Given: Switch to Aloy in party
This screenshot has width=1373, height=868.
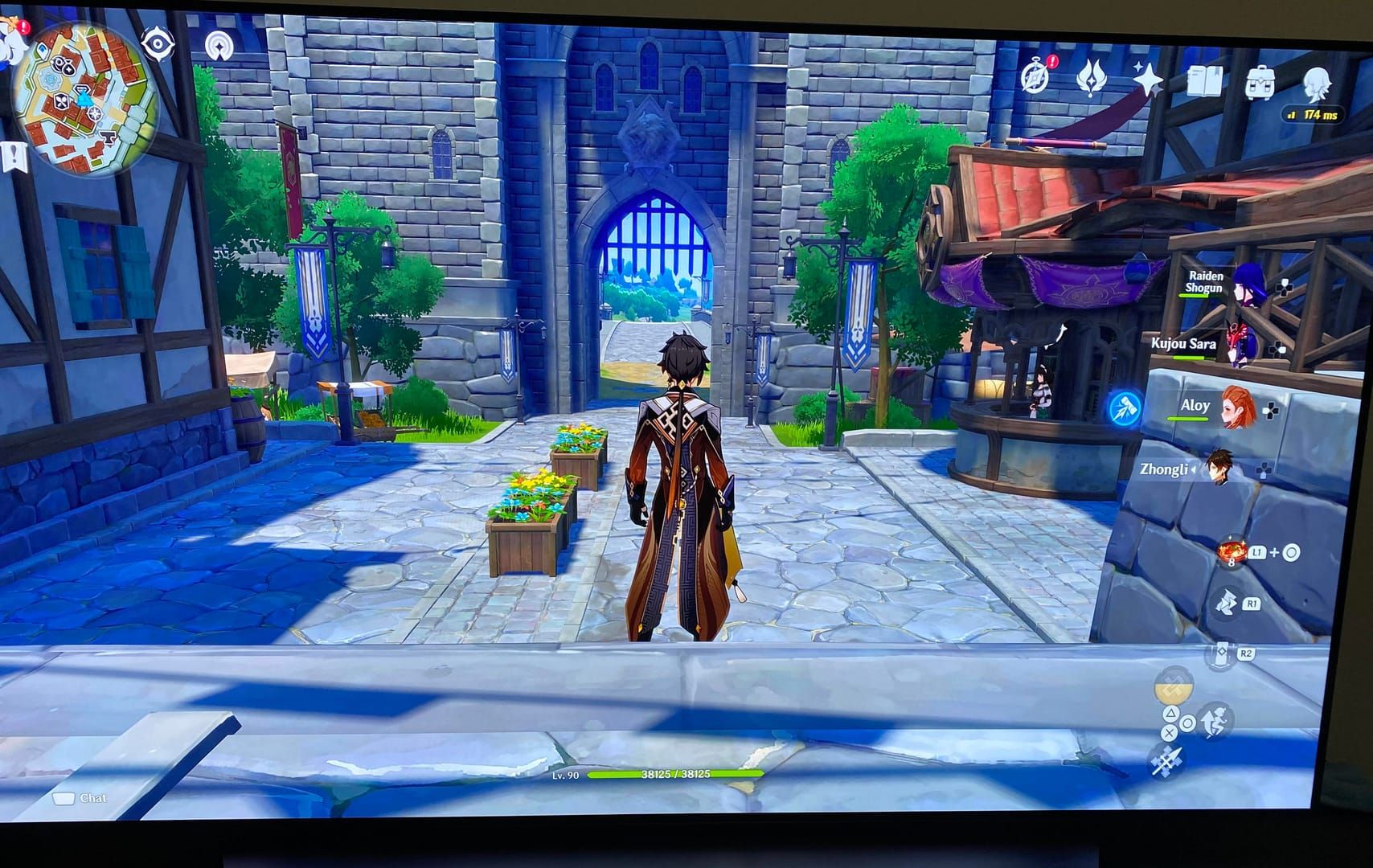Looking at the screenshot, I should pyautogui.click(x=1238, y=408).
